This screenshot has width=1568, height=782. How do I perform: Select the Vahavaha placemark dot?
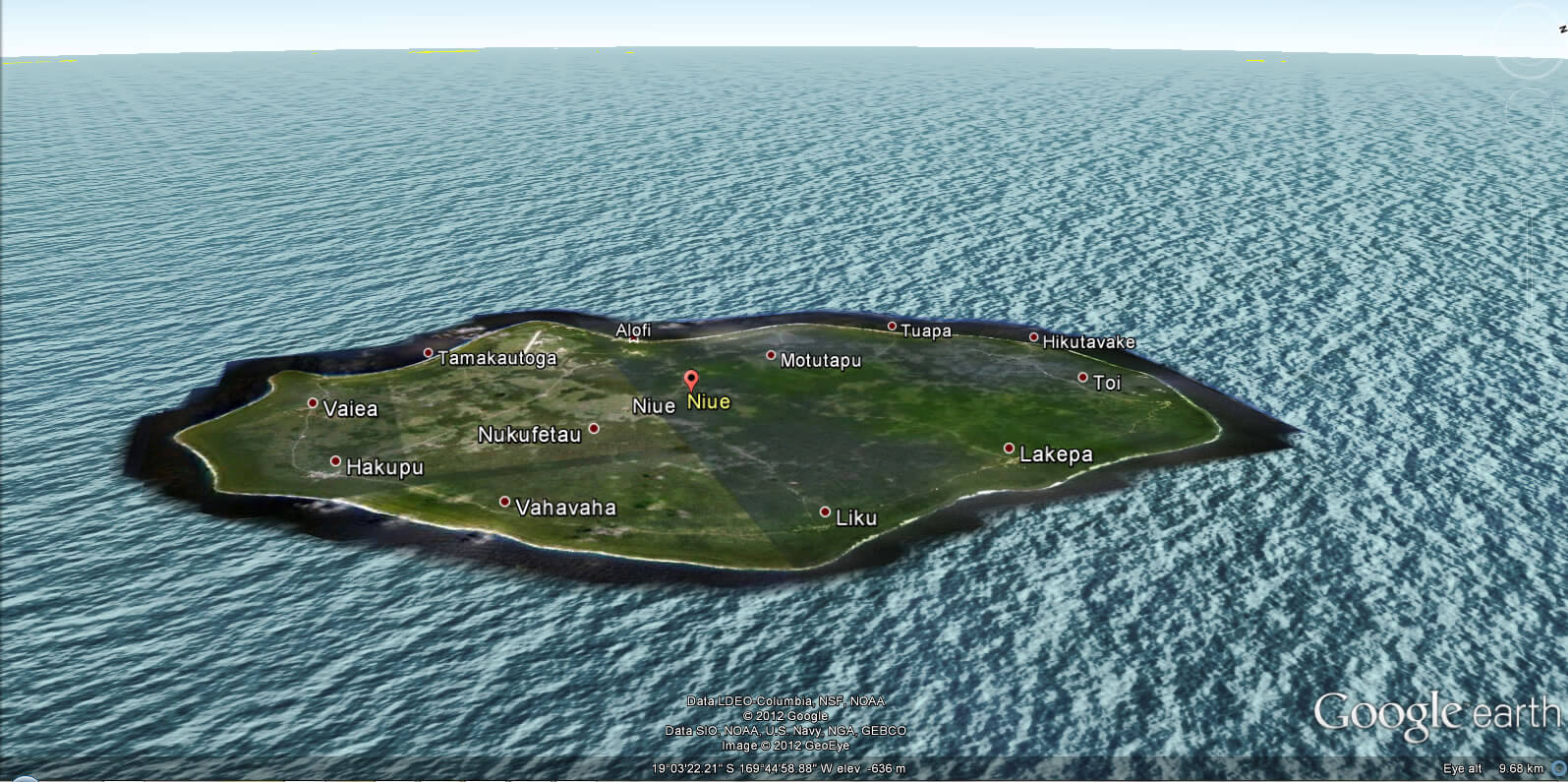(x=505, y=502)
